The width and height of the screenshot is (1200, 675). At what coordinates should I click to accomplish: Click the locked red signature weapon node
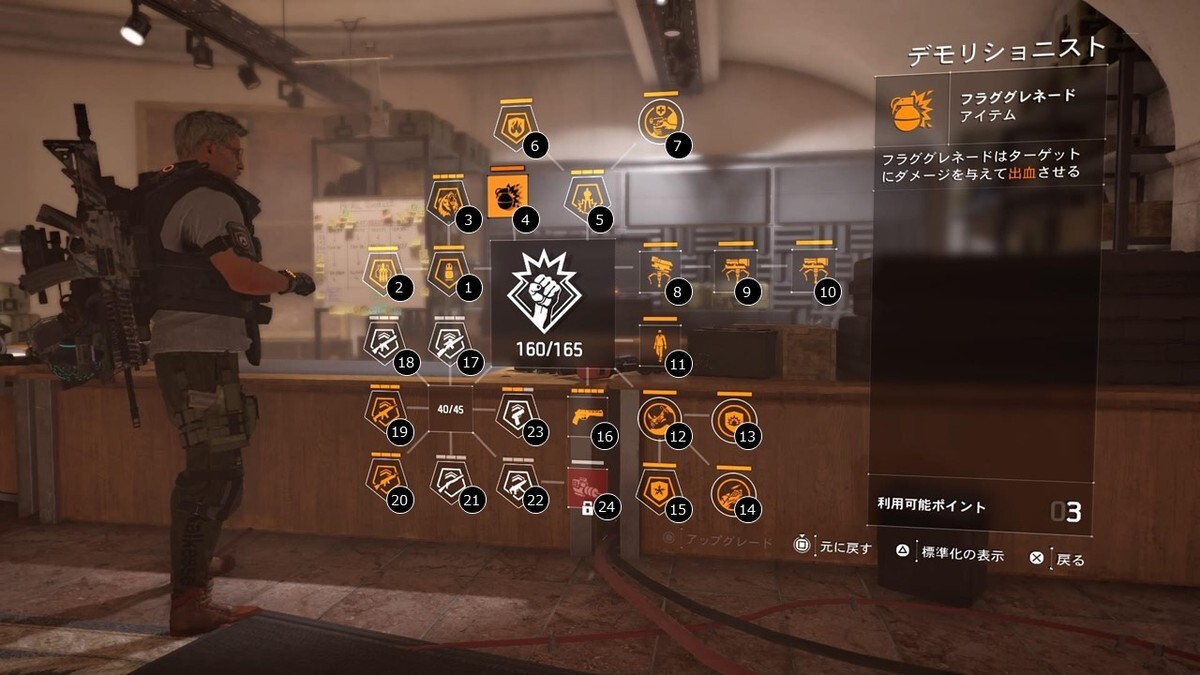(586, 488)
